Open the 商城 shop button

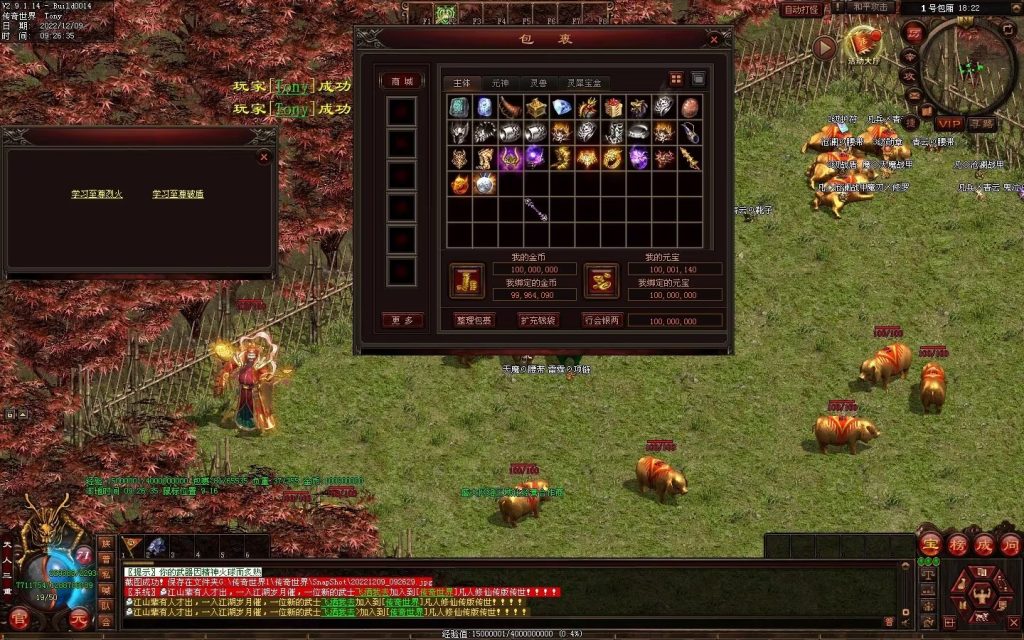(401, 81)
